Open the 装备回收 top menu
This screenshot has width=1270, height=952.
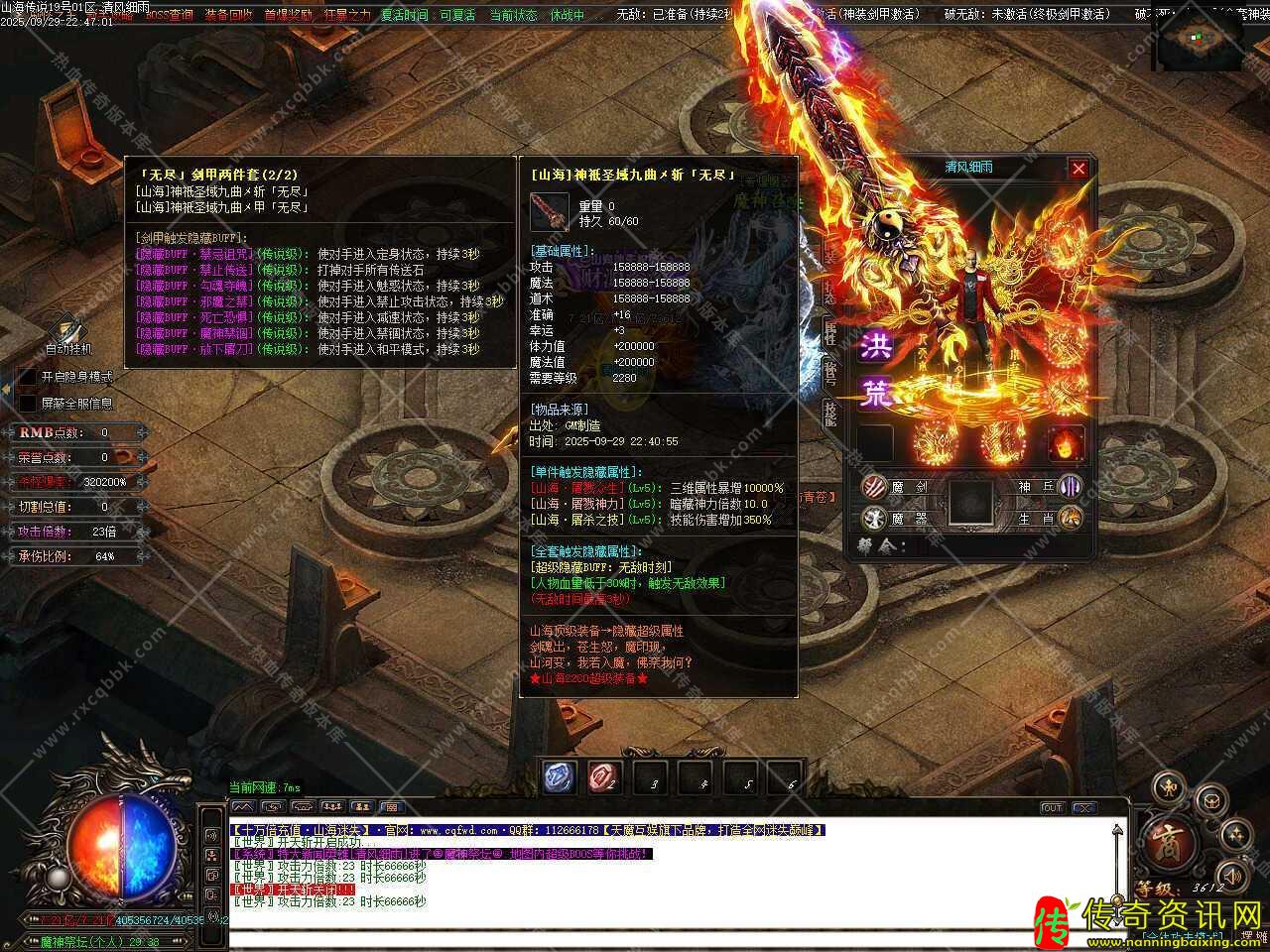(228, 15)
